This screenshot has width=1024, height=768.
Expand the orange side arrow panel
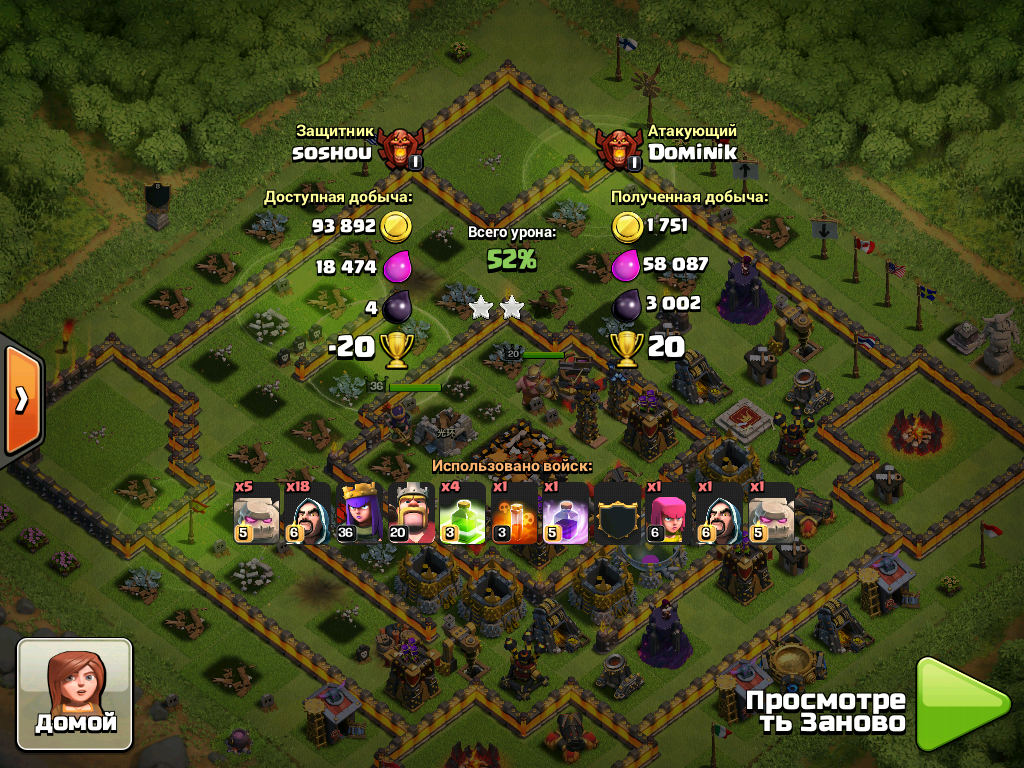21,399
